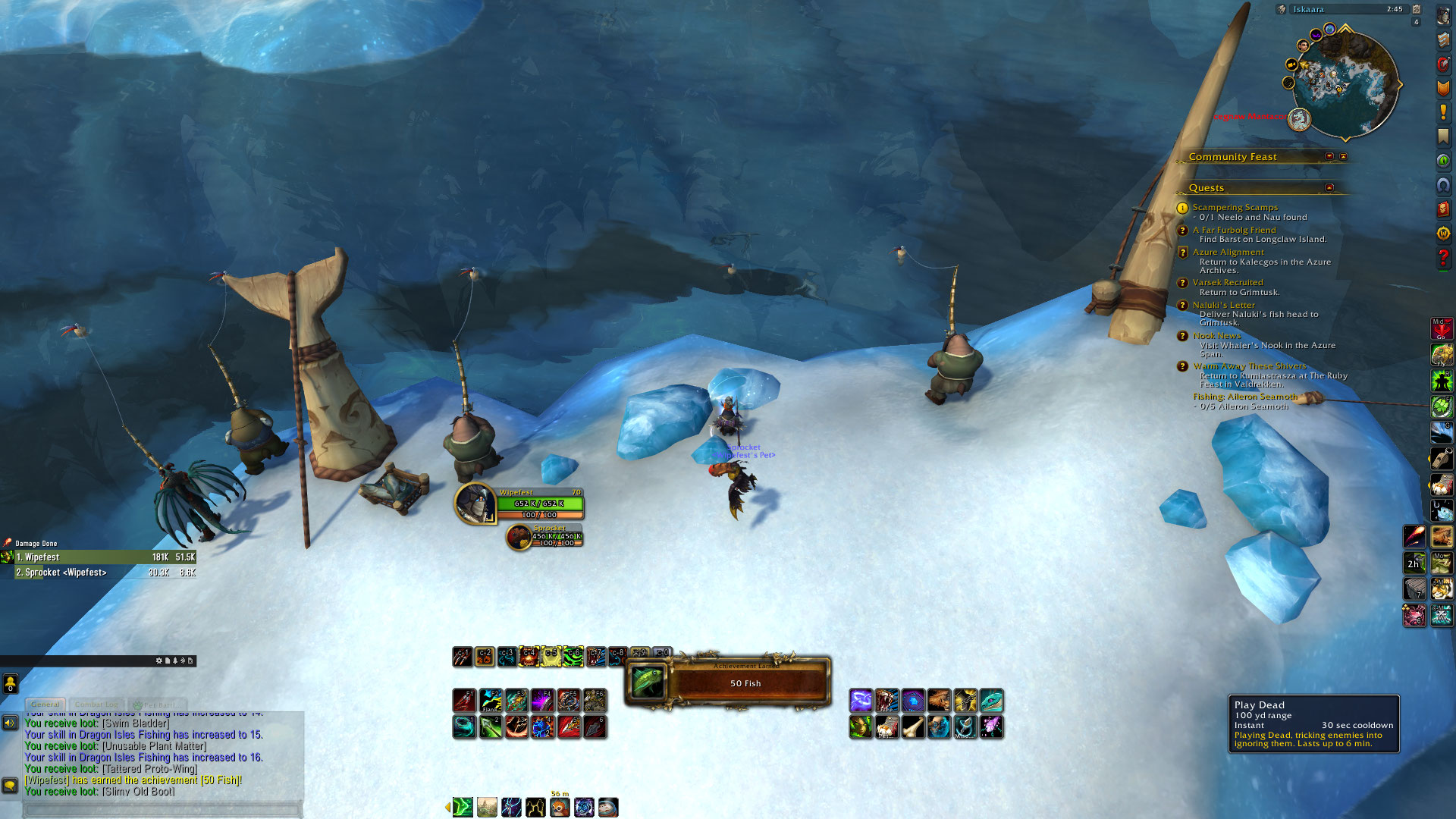Select the Scampering Scamps quest entry
Viewport: 1456px width, 819px height.
tap(1235, 207)
